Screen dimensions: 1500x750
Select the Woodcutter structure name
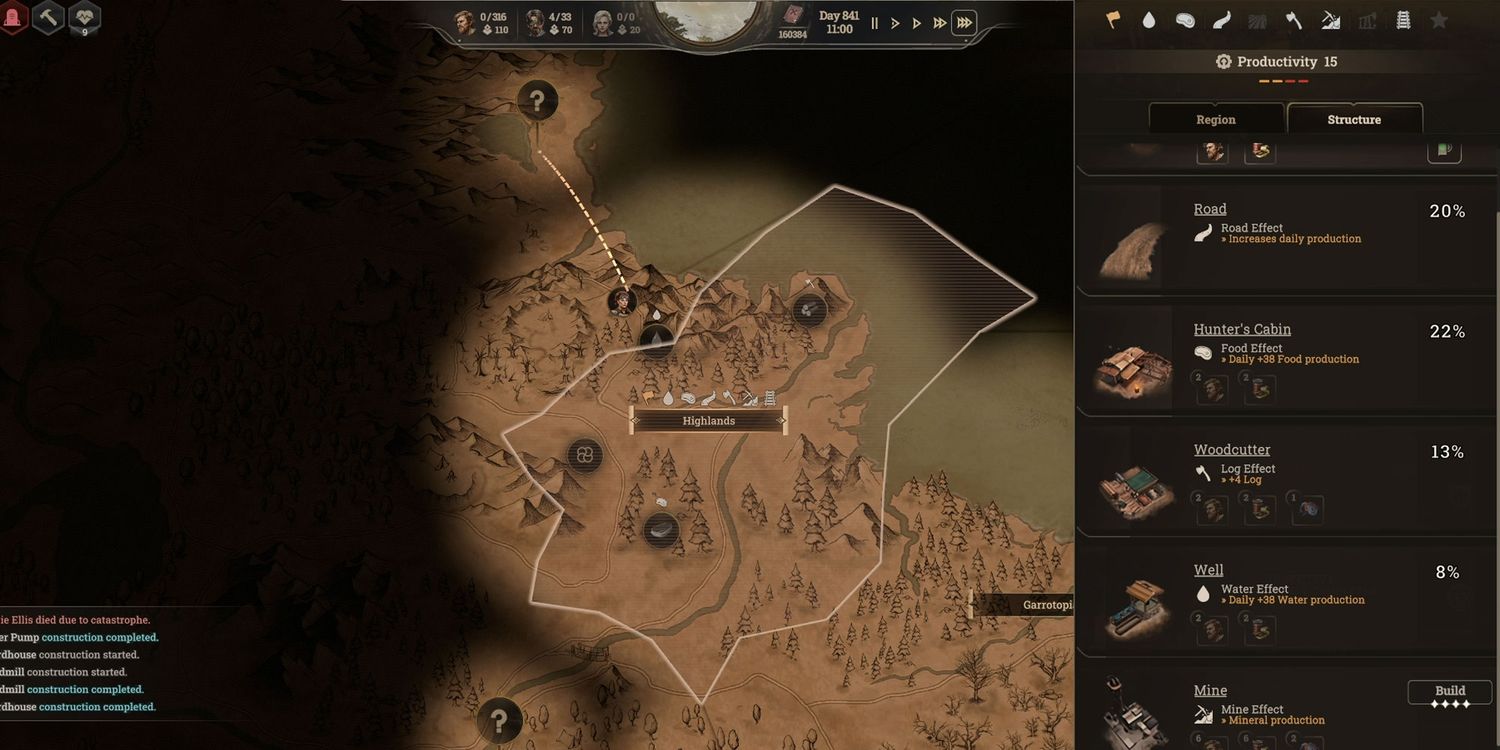point(1232,450)
